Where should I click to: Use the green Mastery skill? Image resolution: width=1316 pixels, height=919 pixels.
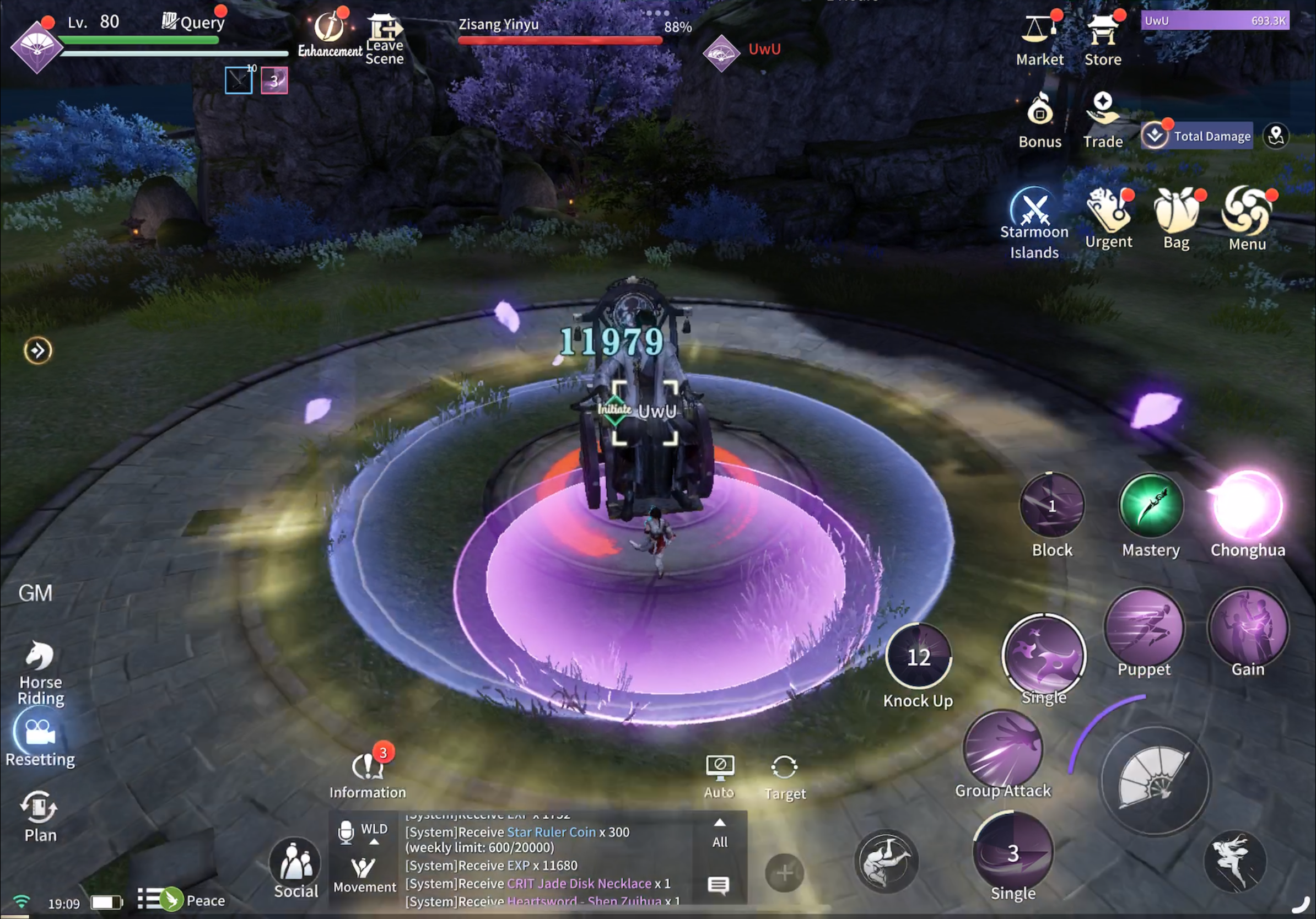tap(1150, 505)
